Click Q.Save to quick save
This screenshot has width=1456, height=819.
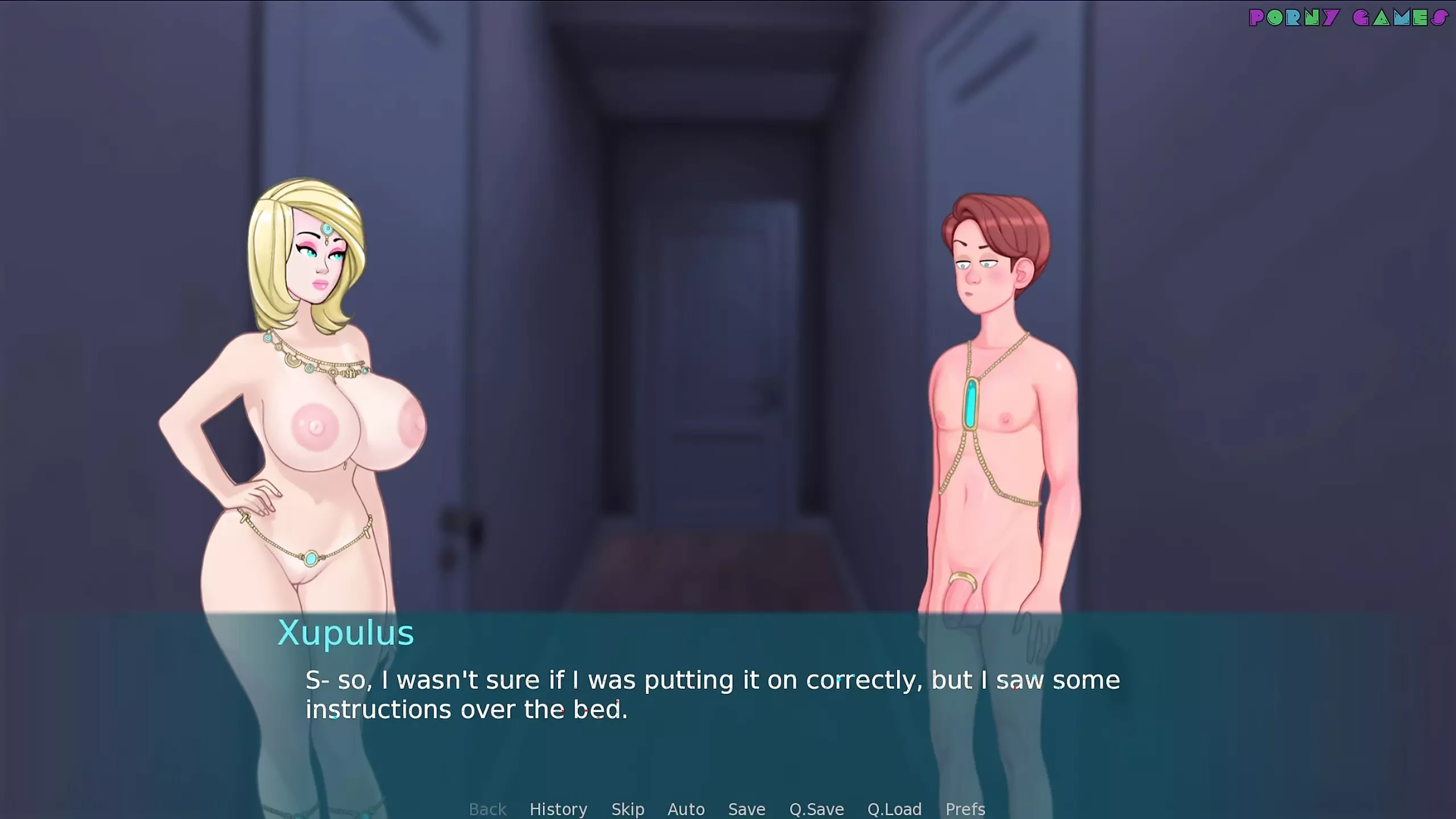(x=816, y=809)
